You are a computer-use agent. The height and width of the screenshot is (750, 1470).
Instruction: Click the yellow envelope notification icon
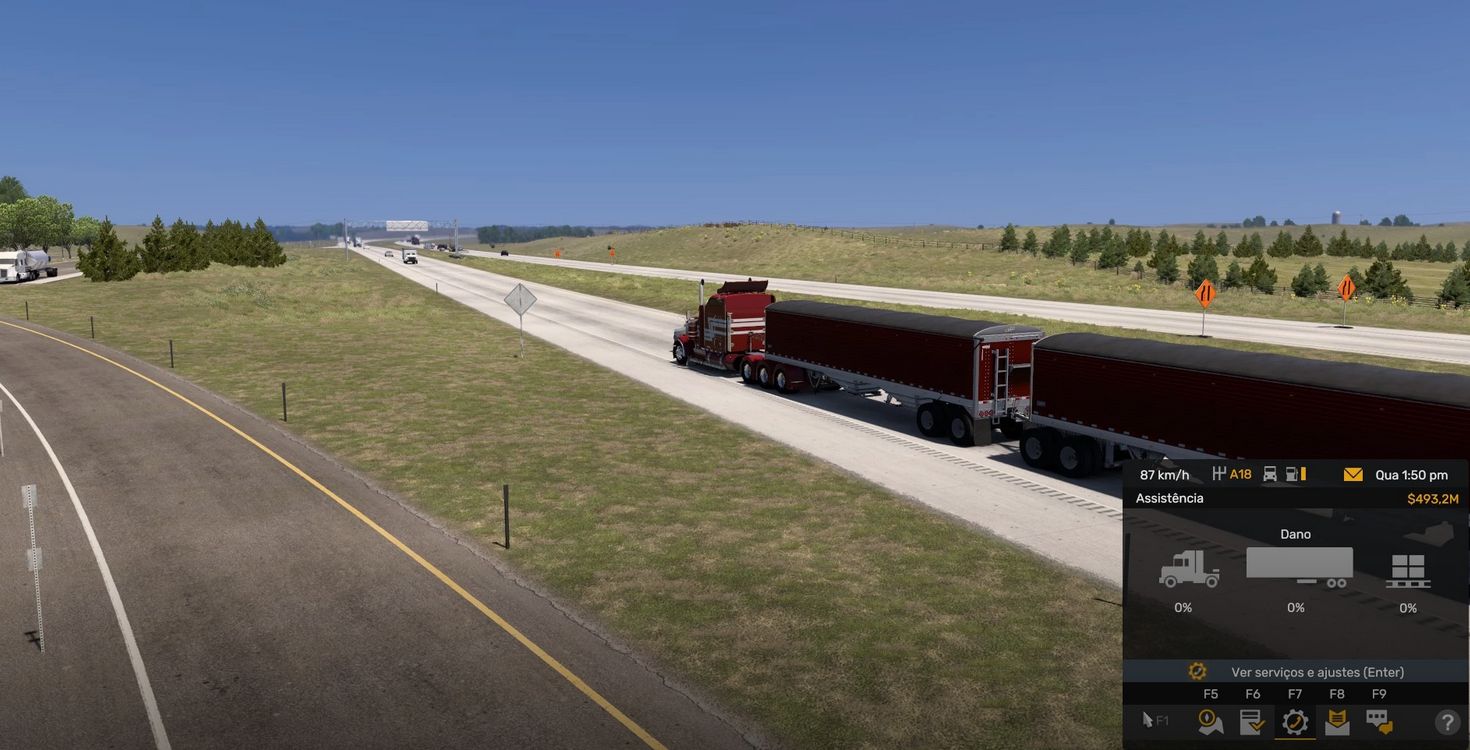1353,474
